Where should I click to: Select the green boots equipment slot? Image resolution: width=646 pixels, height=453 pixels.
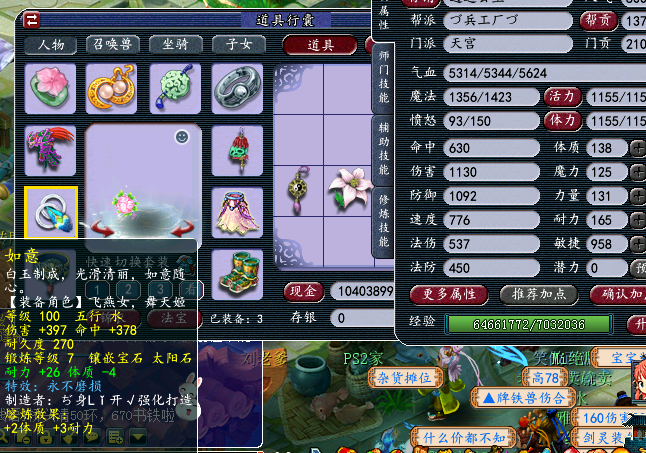click(x=237, y=272)
